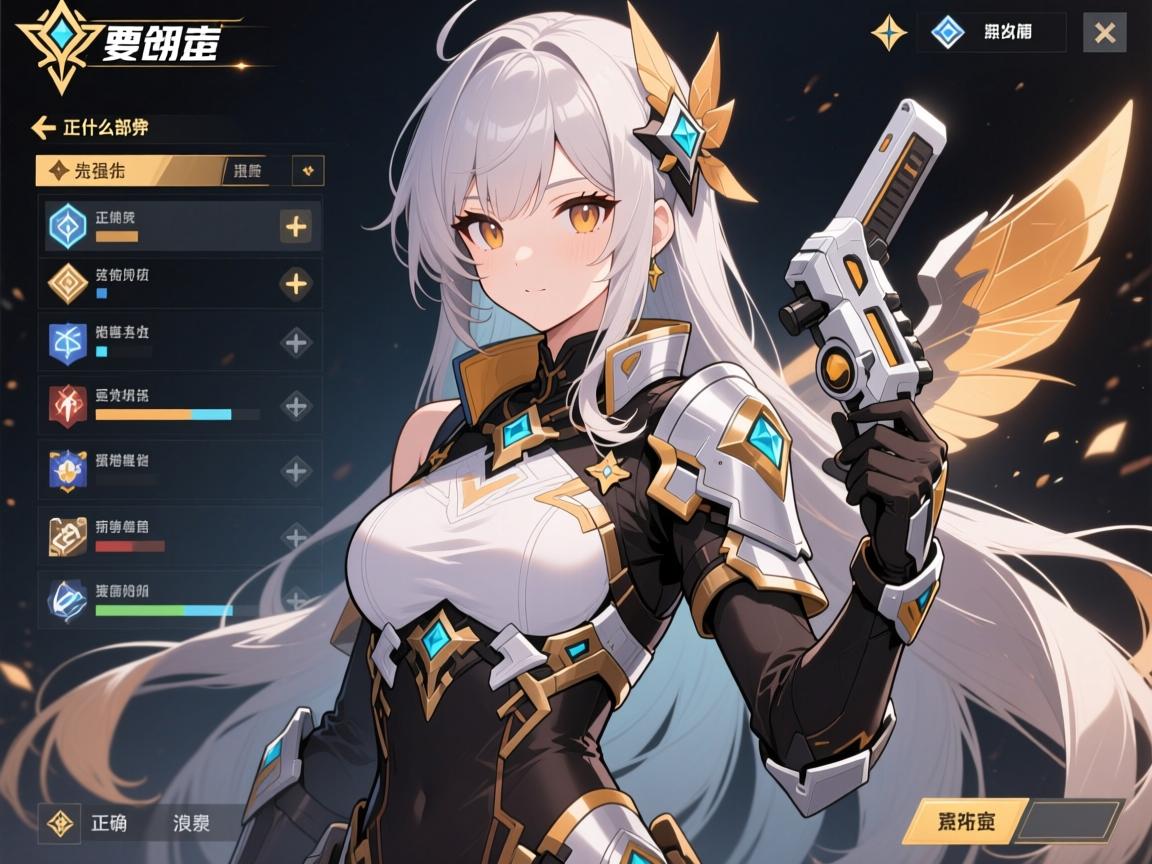
Task: Click the gold button at the bottom right
Action: pyautogui.click(x=961, y=823)
